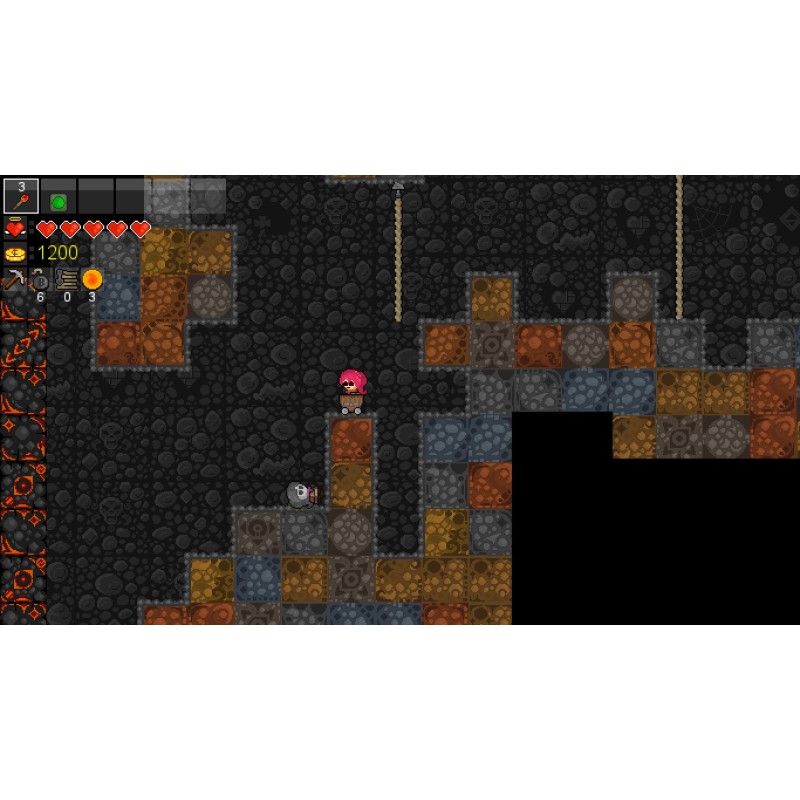Choose the pickaxe tool icon

(14, 279)
